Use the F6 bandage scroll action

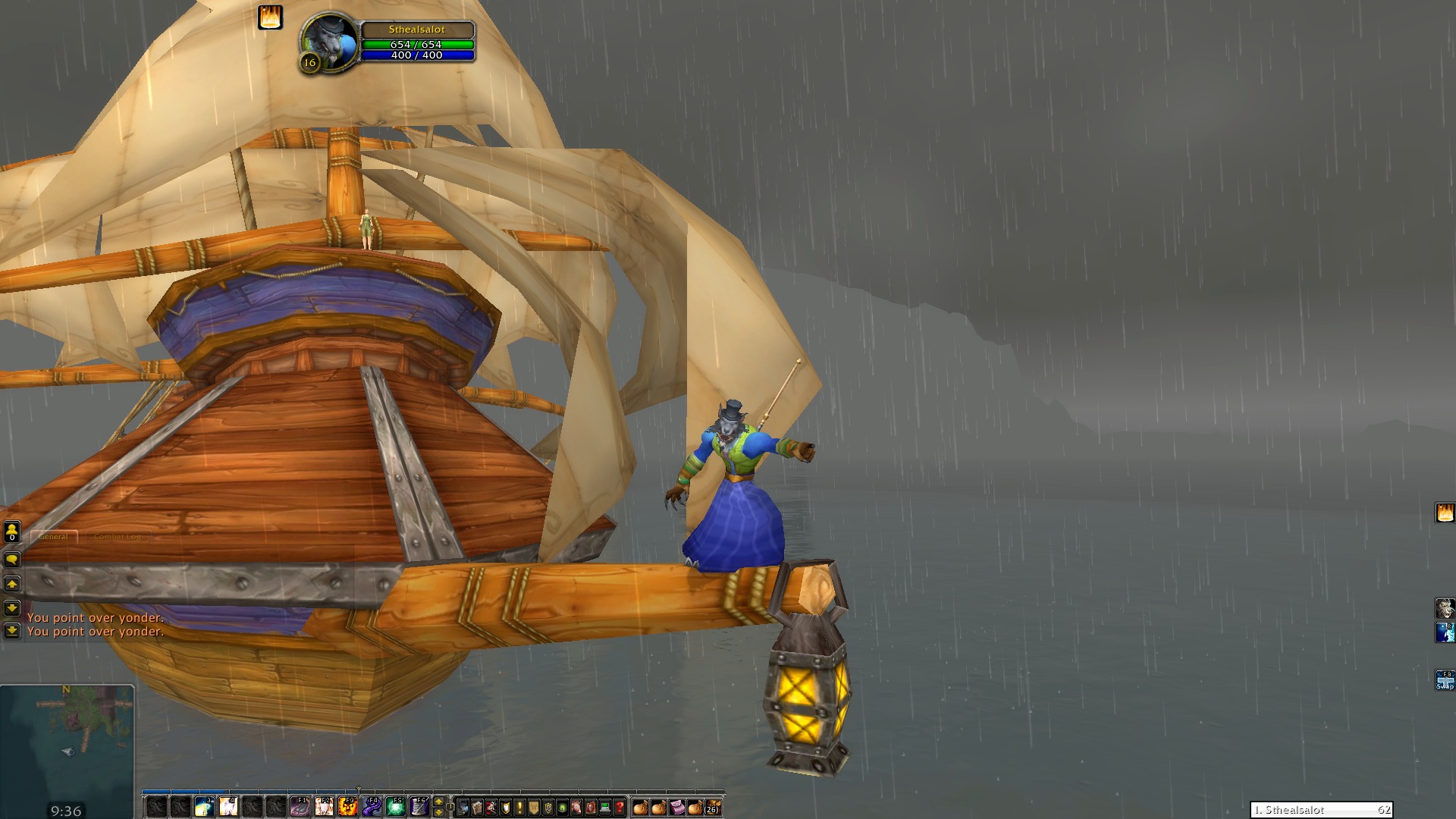(419, 806)
